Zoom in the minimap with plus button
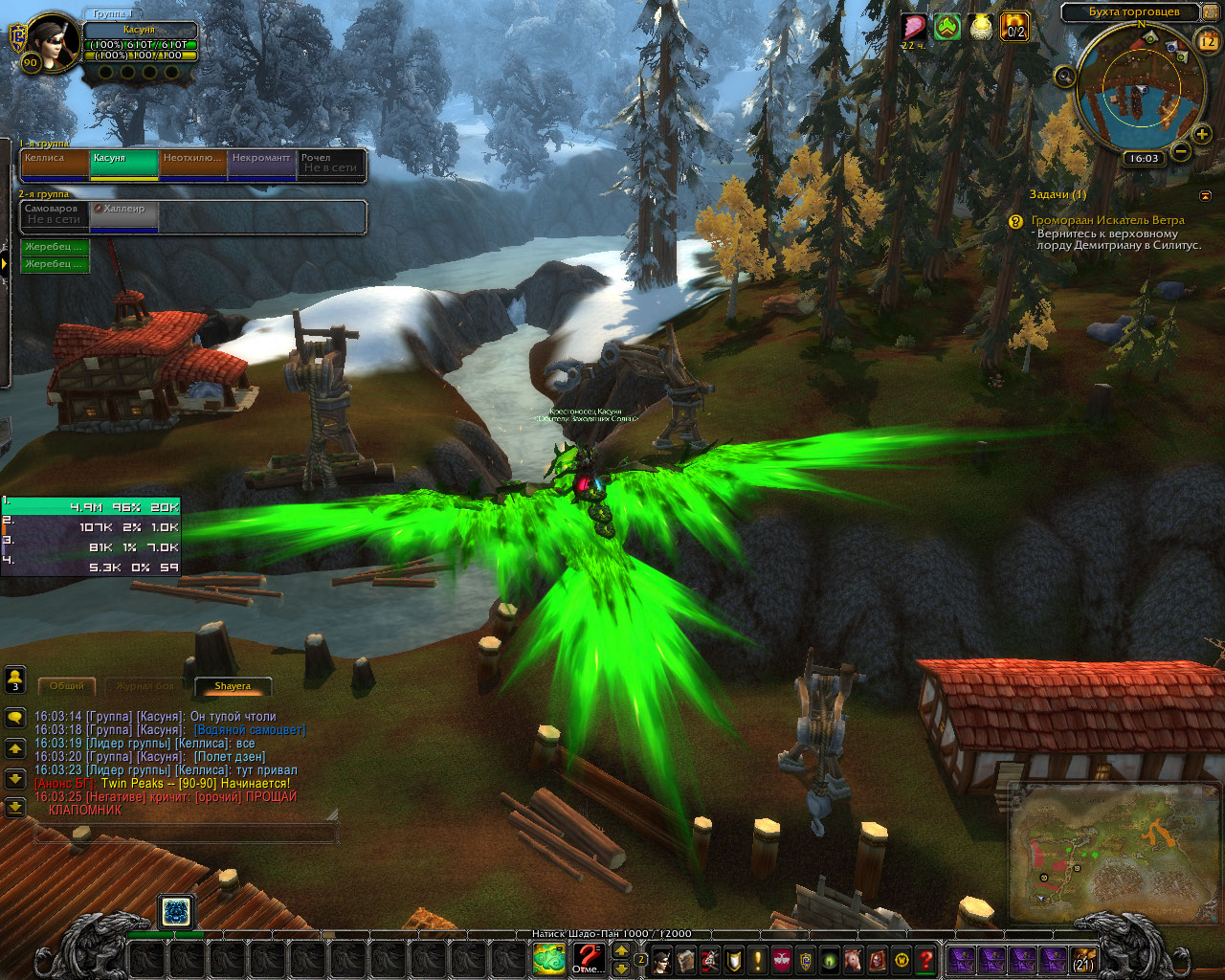 click(x=1202, y=135)
